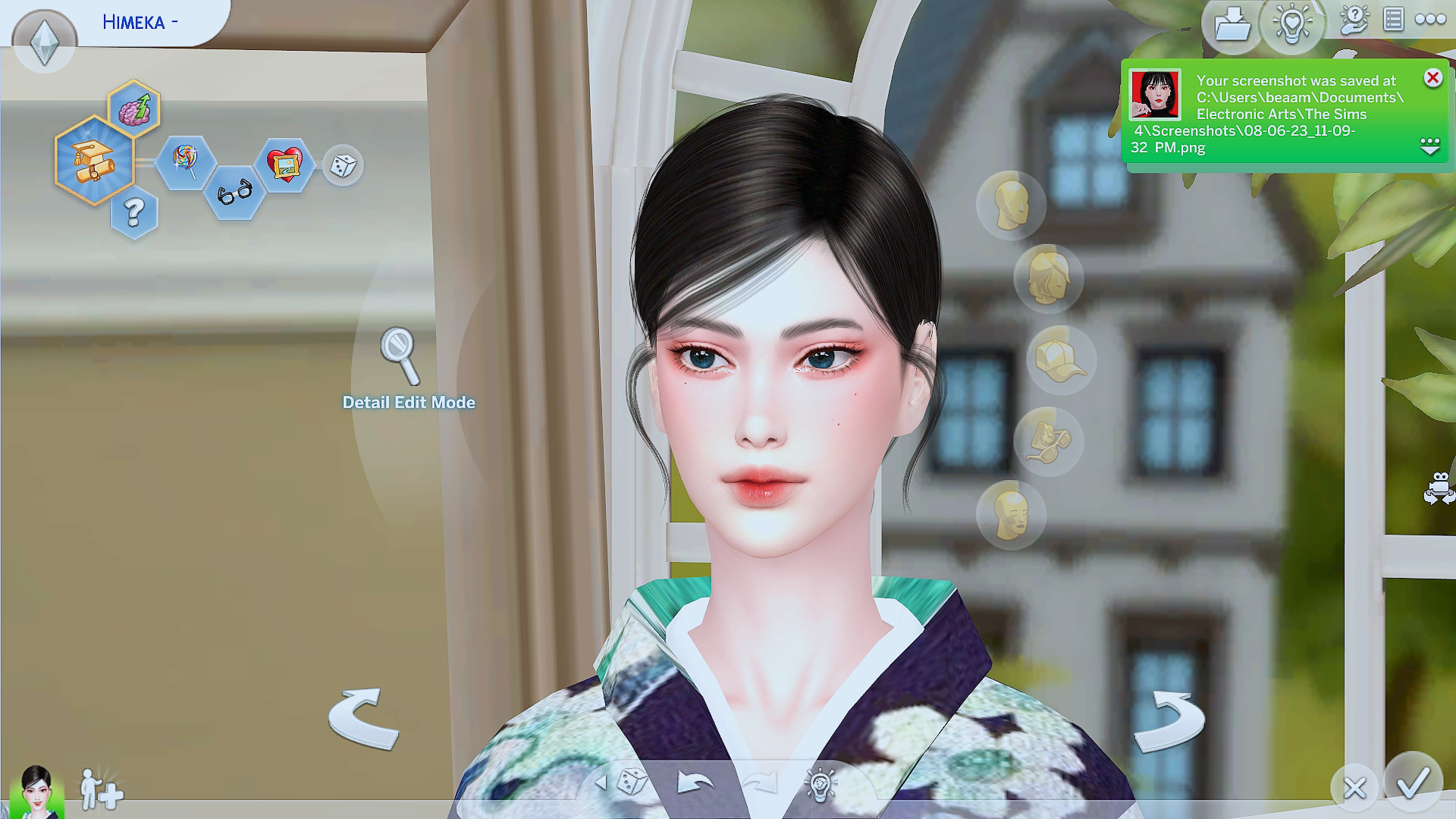Viewport: 1456px width, 819px height.
Task: Dismiss the screenshot saved notification
Action: pyautogui.click(x=1432, y=77)
